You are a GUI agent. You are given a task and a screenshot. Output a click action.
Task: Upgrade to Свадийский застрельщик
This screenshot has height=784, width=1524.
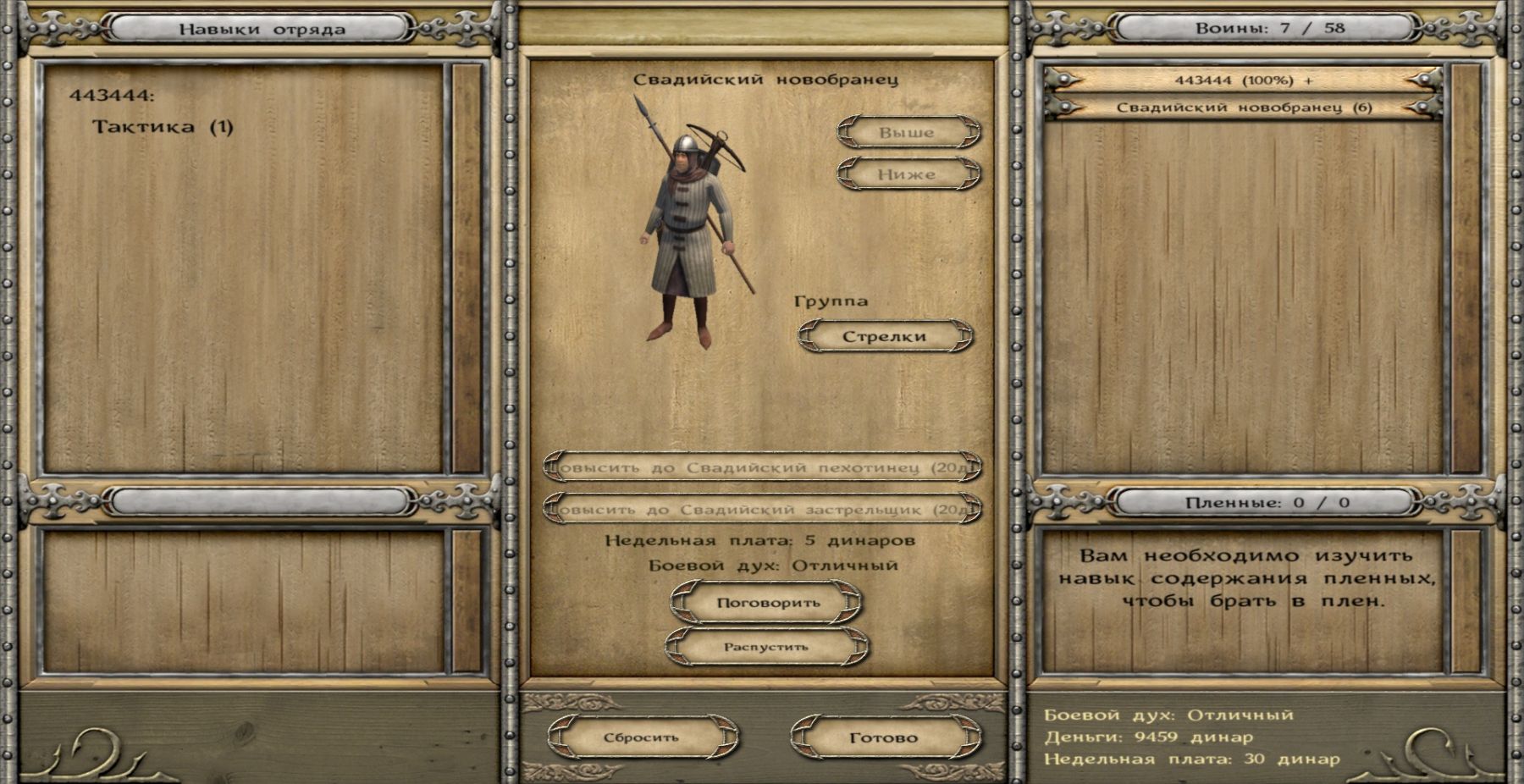point(763,510)
